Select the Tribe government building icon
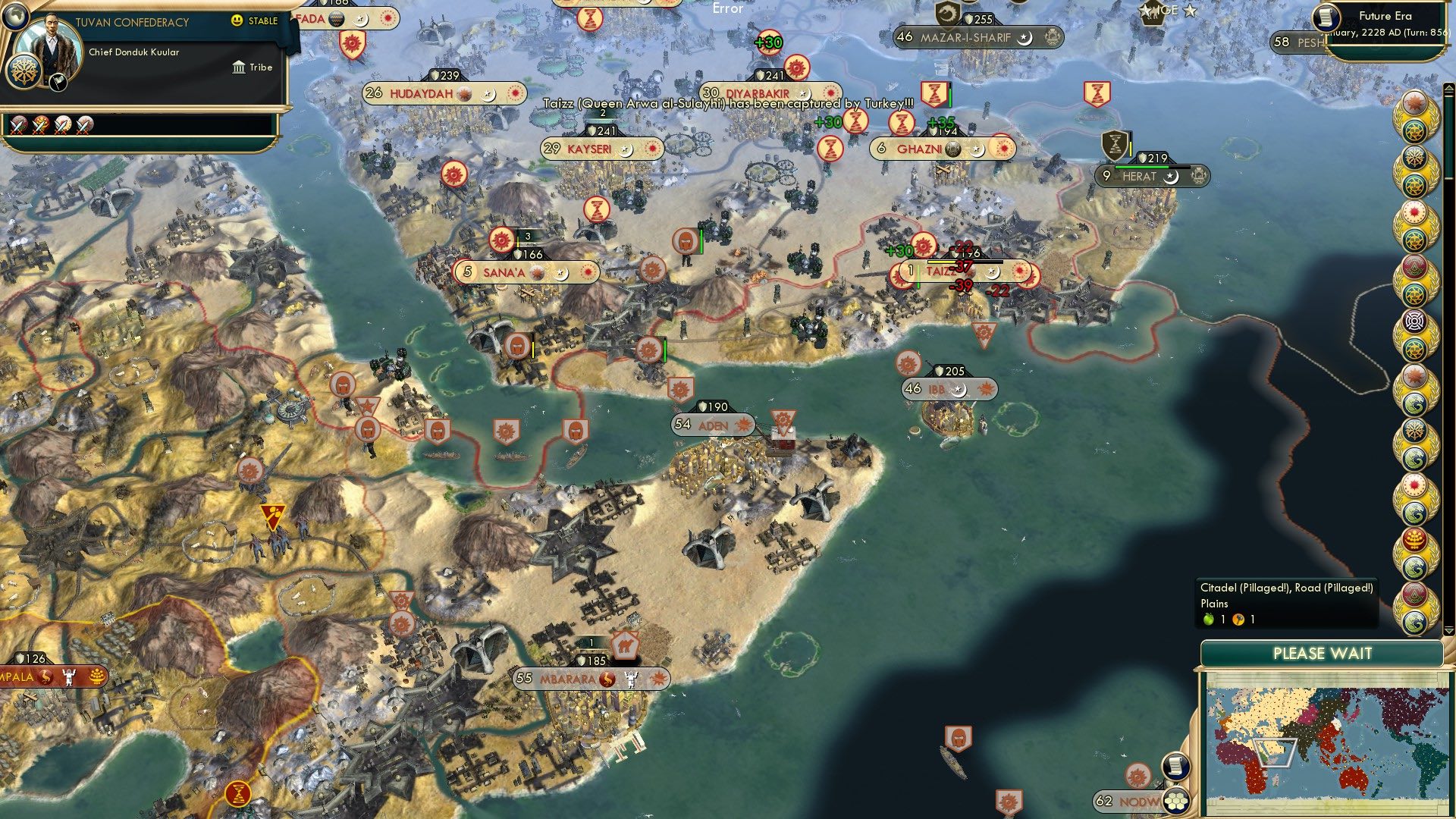Image resolution: width=1456 pixels, height=819 pixels. pos(240,67)
